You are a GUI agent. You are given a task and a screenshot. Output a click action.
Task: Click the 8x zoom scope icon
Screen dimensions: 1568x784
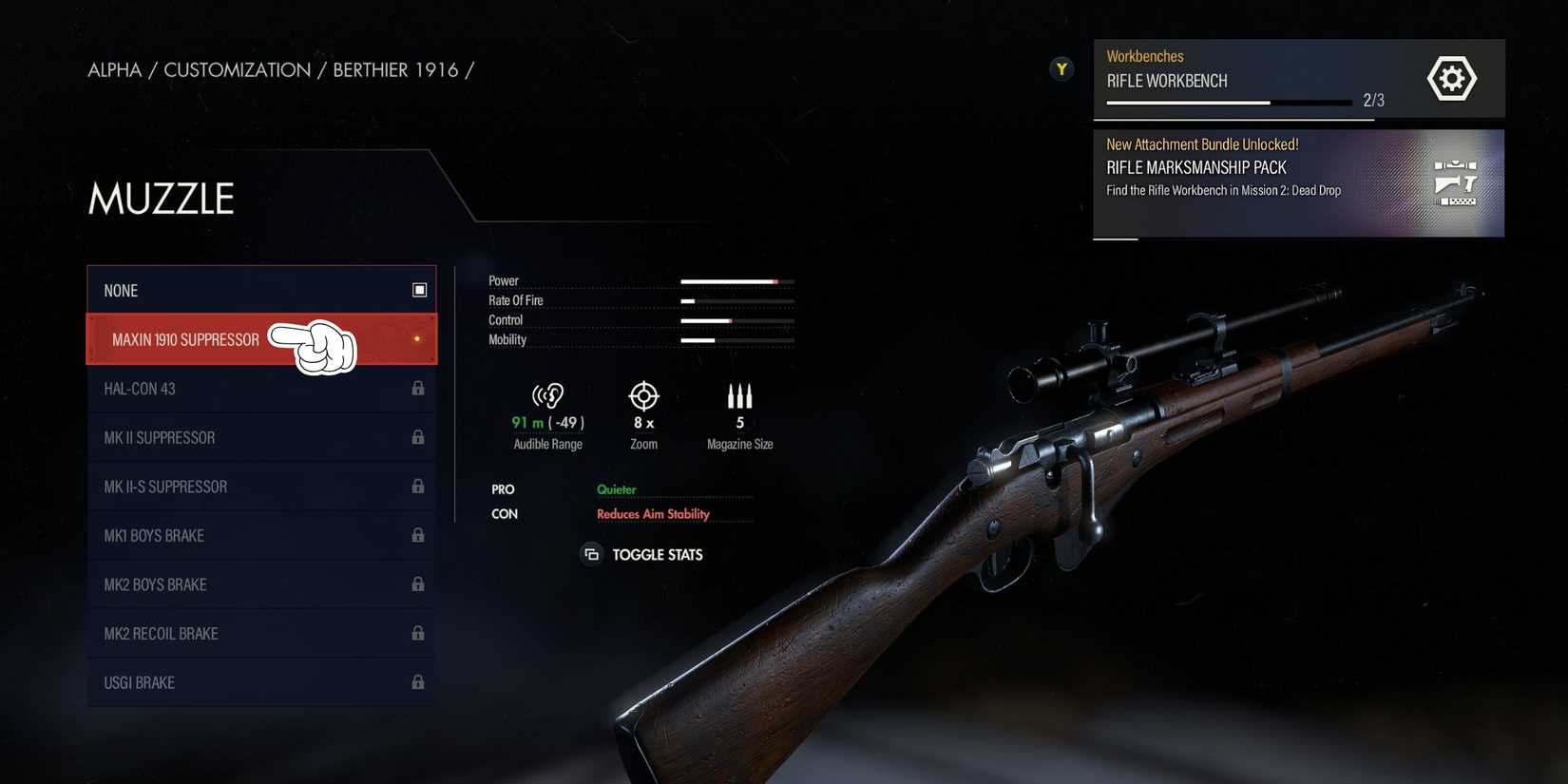(643, 397)
